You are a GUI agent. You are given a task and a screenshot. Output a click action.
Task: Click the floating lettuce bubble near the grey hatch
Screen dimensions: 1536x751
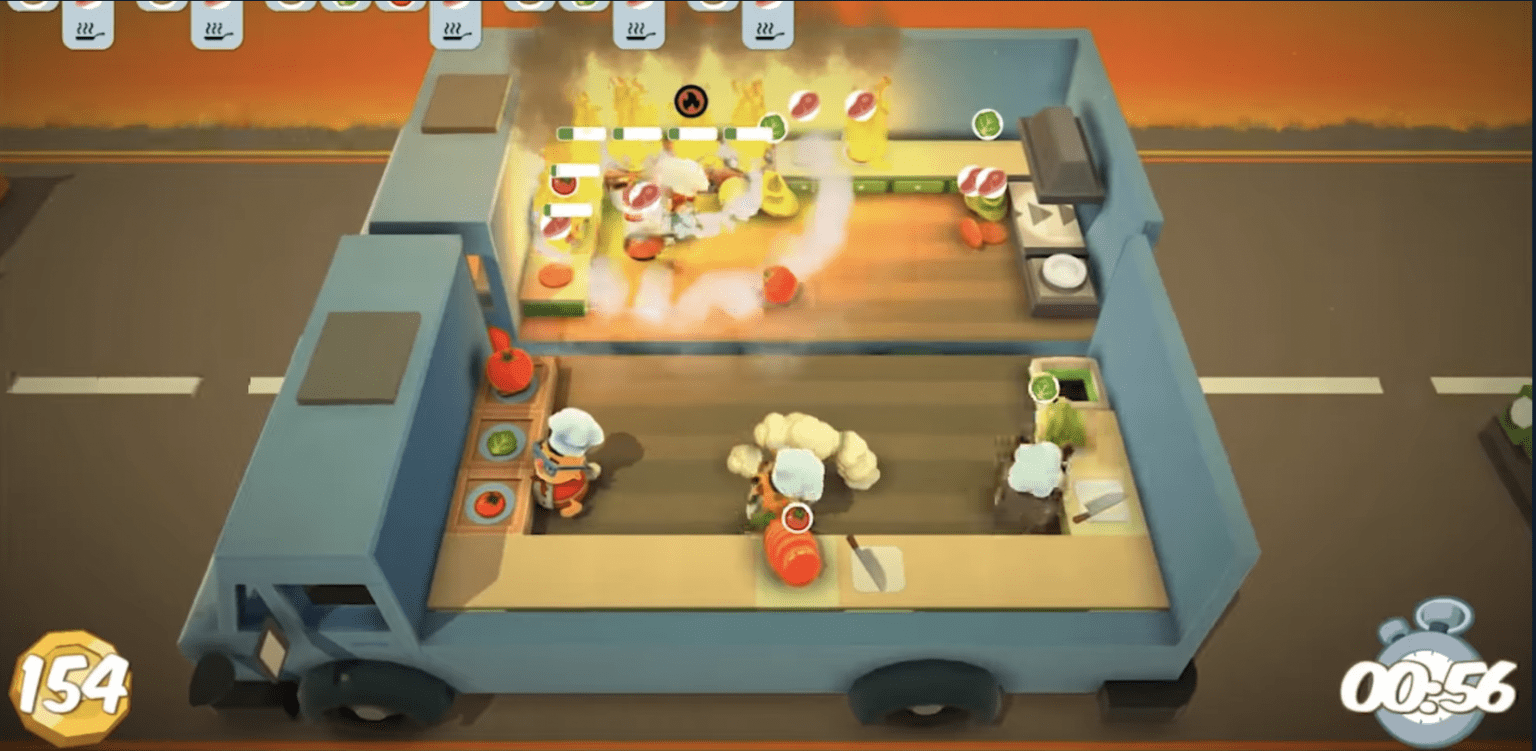987,125
